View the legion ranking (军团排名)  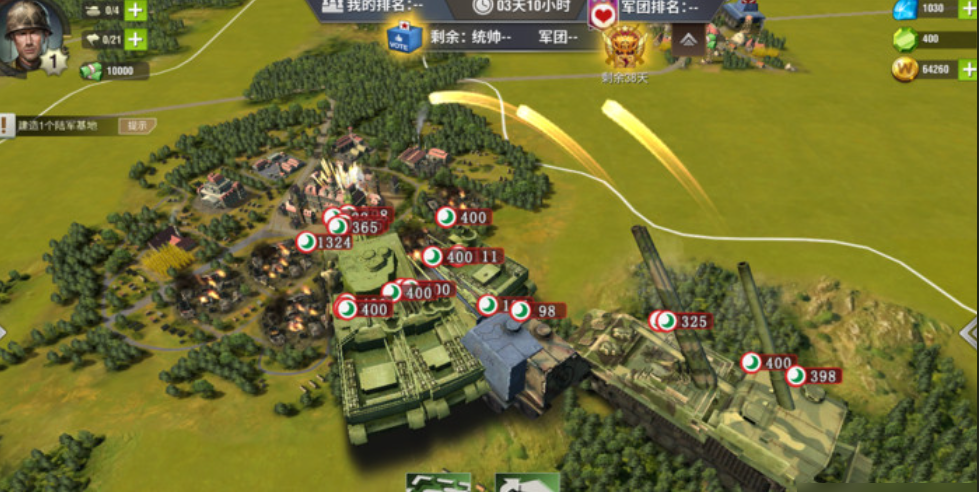[660, 8]
